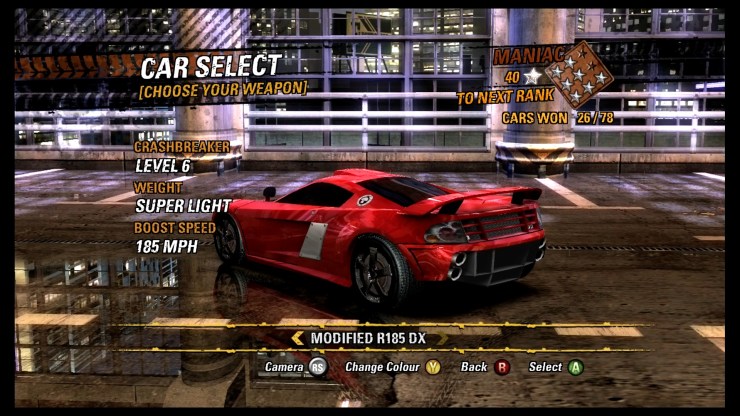Show the next car with the right arrow
Screen dimensions: 740x416
click(x=440, y=338)
